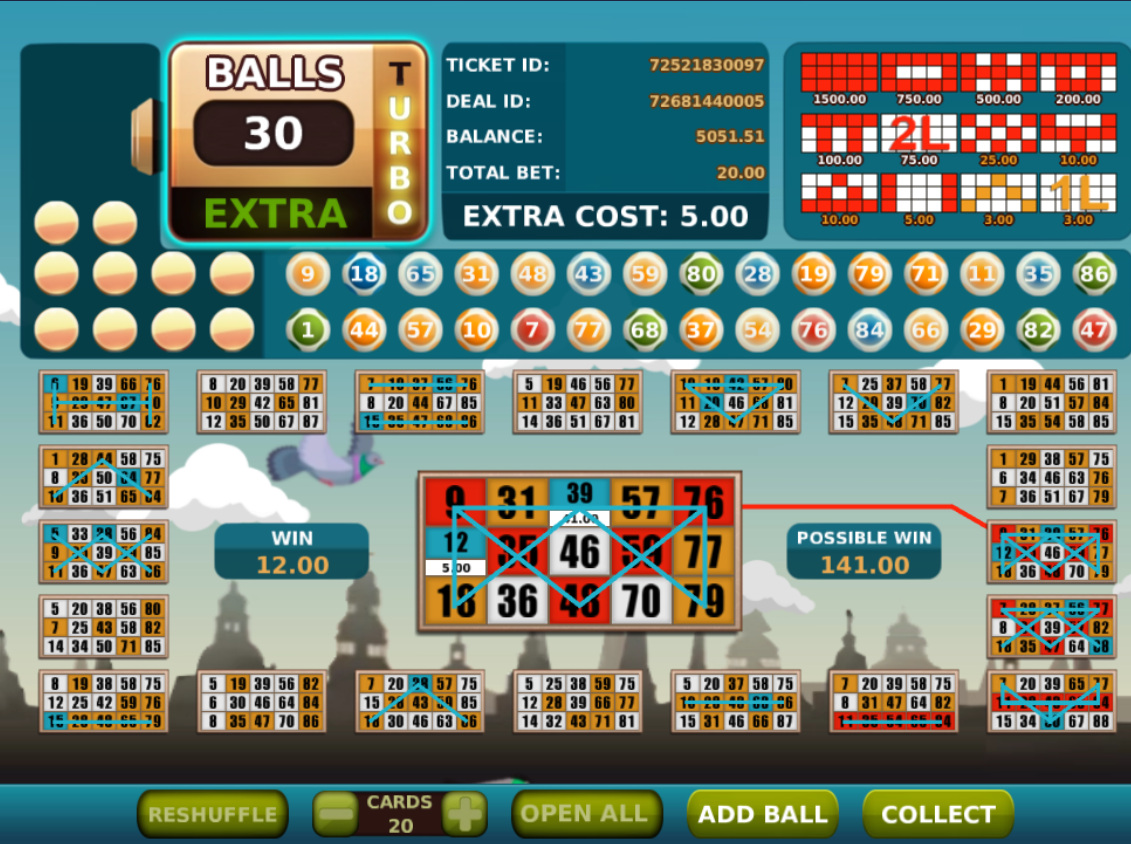The height and width of the screenshot is (844, 1131).
Task: Toggle the TURBO mode strip
Action: (x=400, y=142)
